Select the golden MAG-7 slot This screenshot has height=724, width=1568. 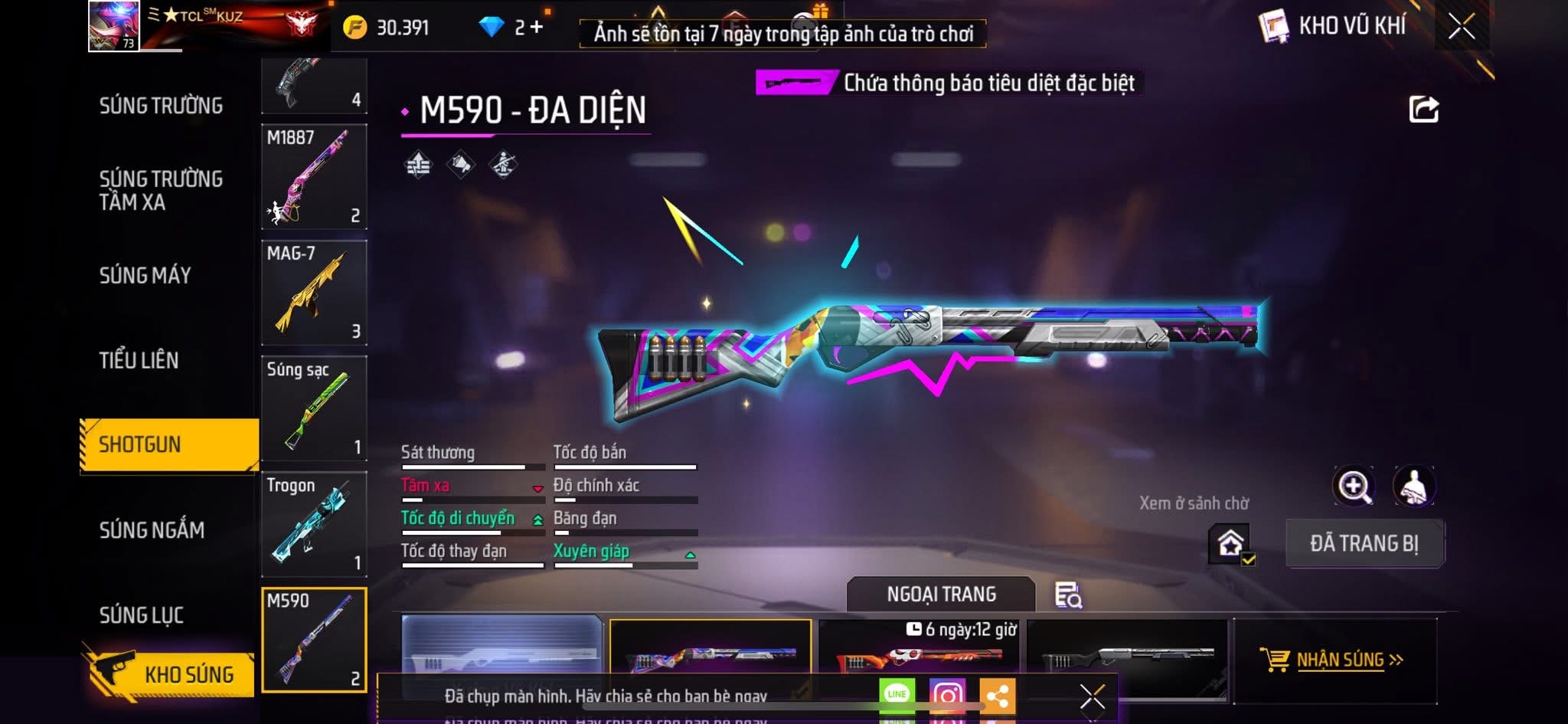(314, 293)
